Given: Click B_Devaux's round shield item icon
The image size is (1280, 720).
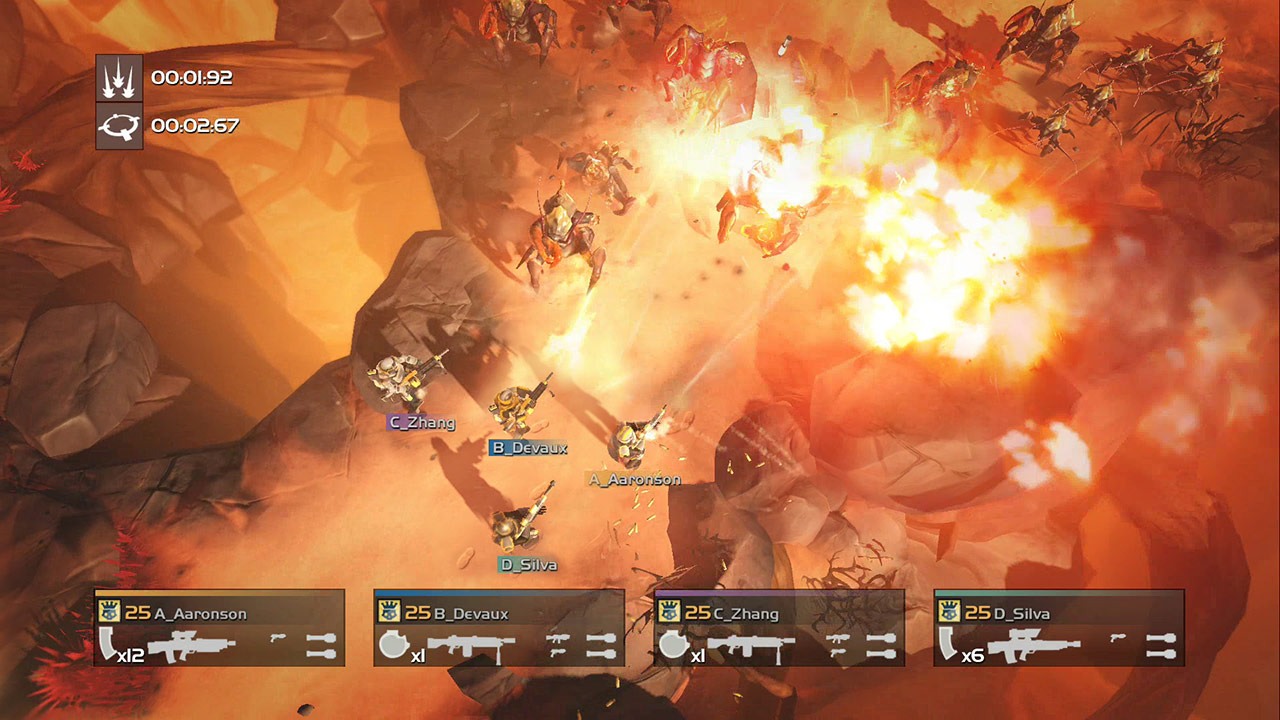Looking at the screenshot, I should tap(392, 643).
